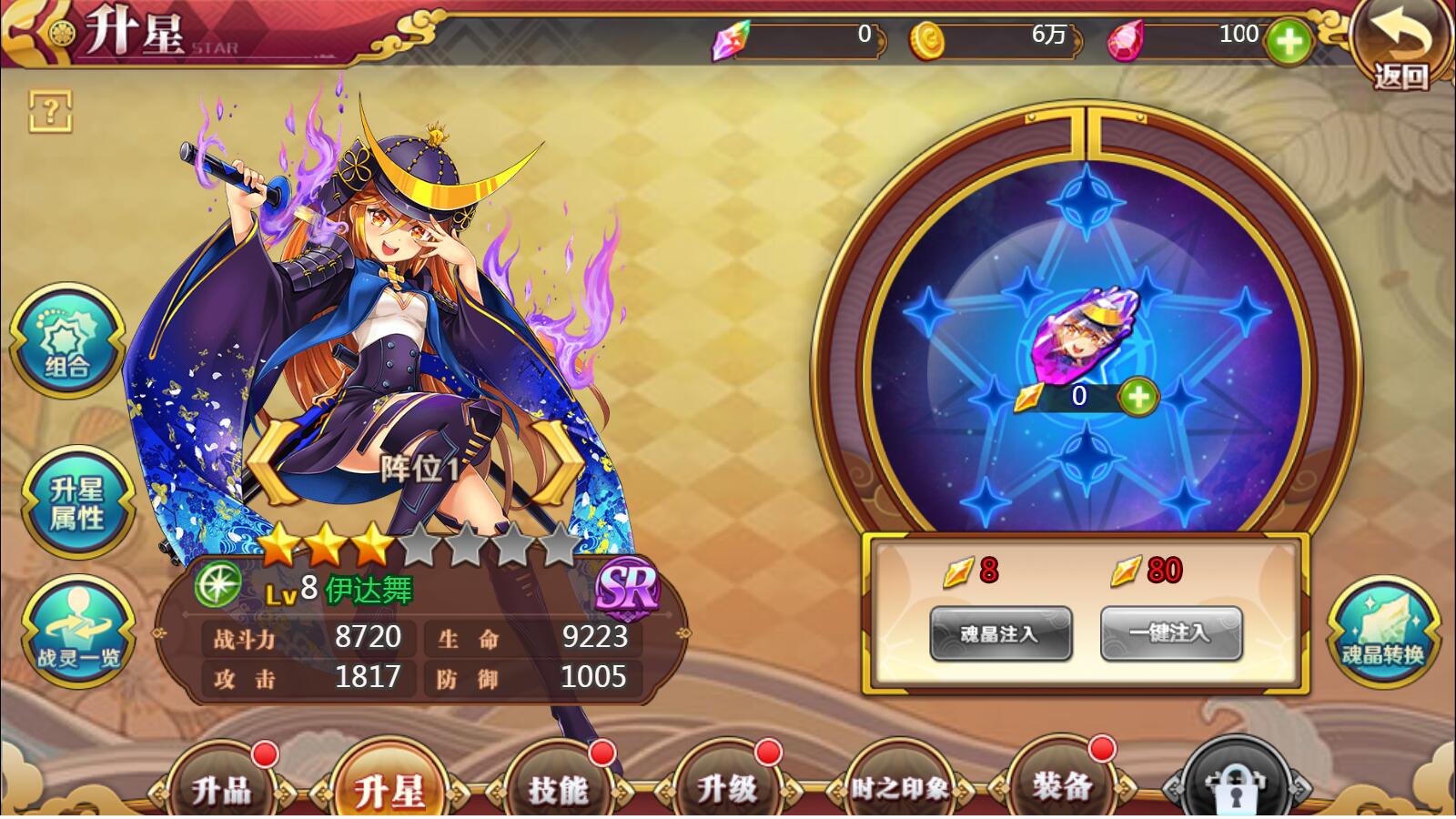Click the 魂晶注入 inject button
This screenshot has height=819, width=1456.
[1000, 633]
